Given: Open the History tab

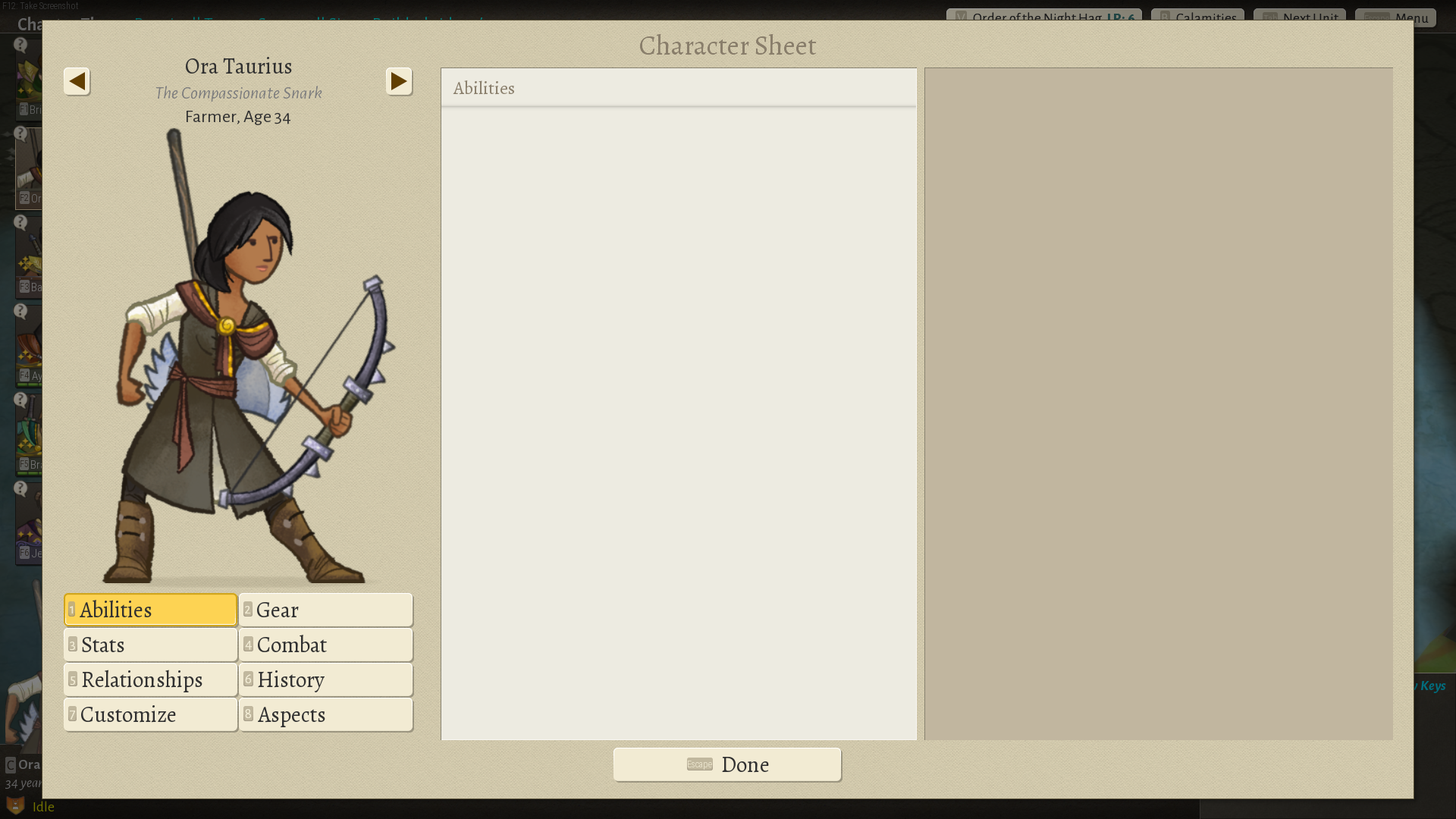Looking at the screenshot, I should [325, 679].
